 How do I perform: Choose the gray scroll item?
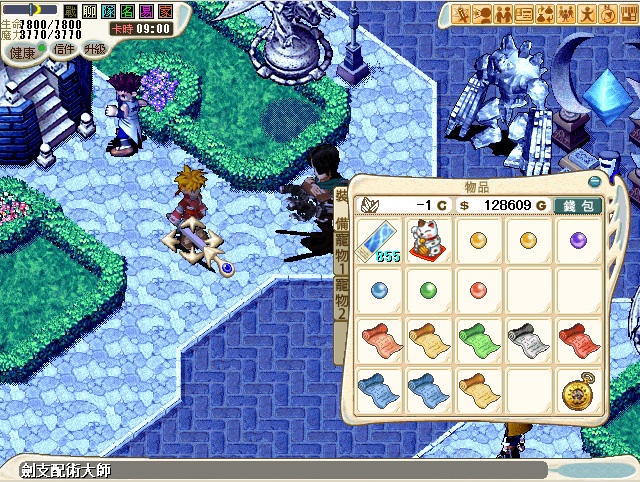point(527,339)
